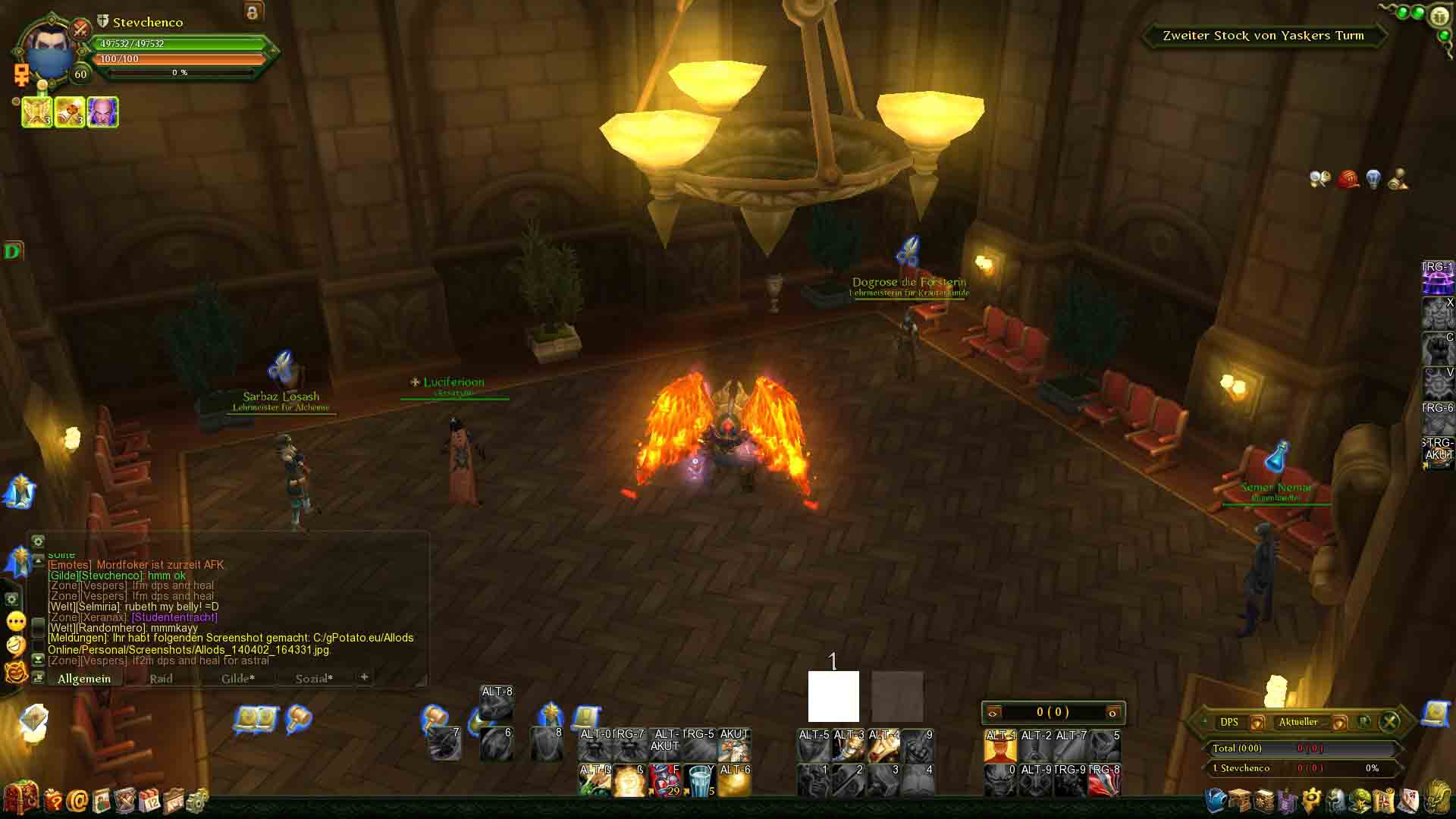Close the DPS meter with the X button

coord(1389,721)
